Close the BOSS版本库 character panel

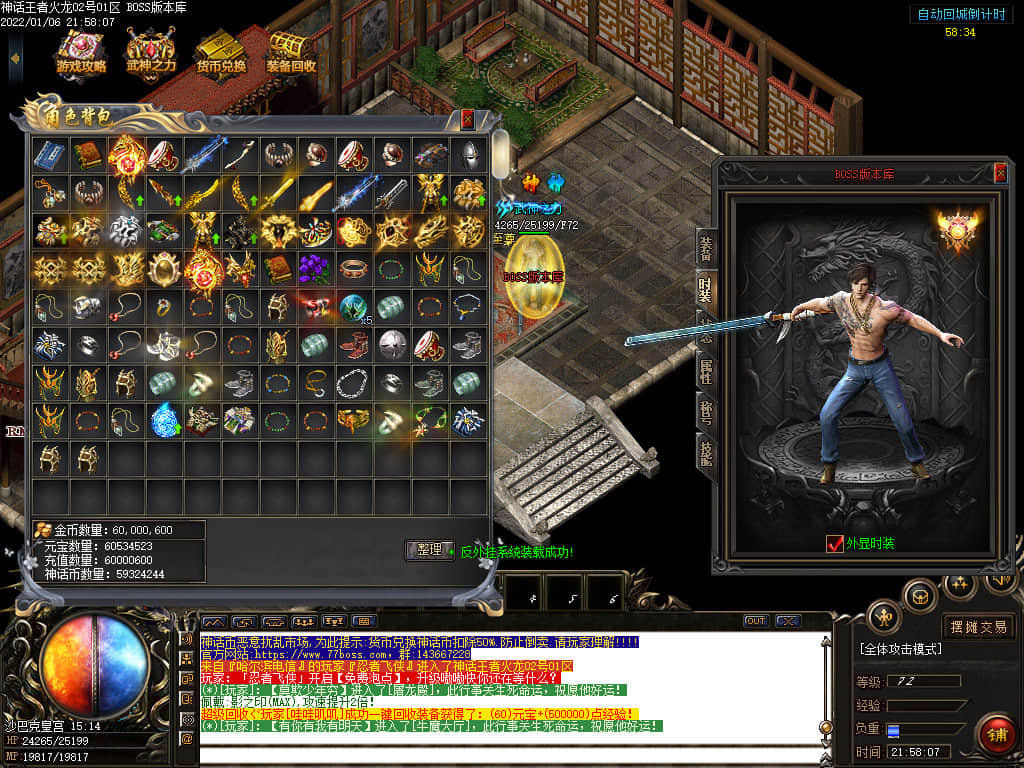(x=1000, y=173)
